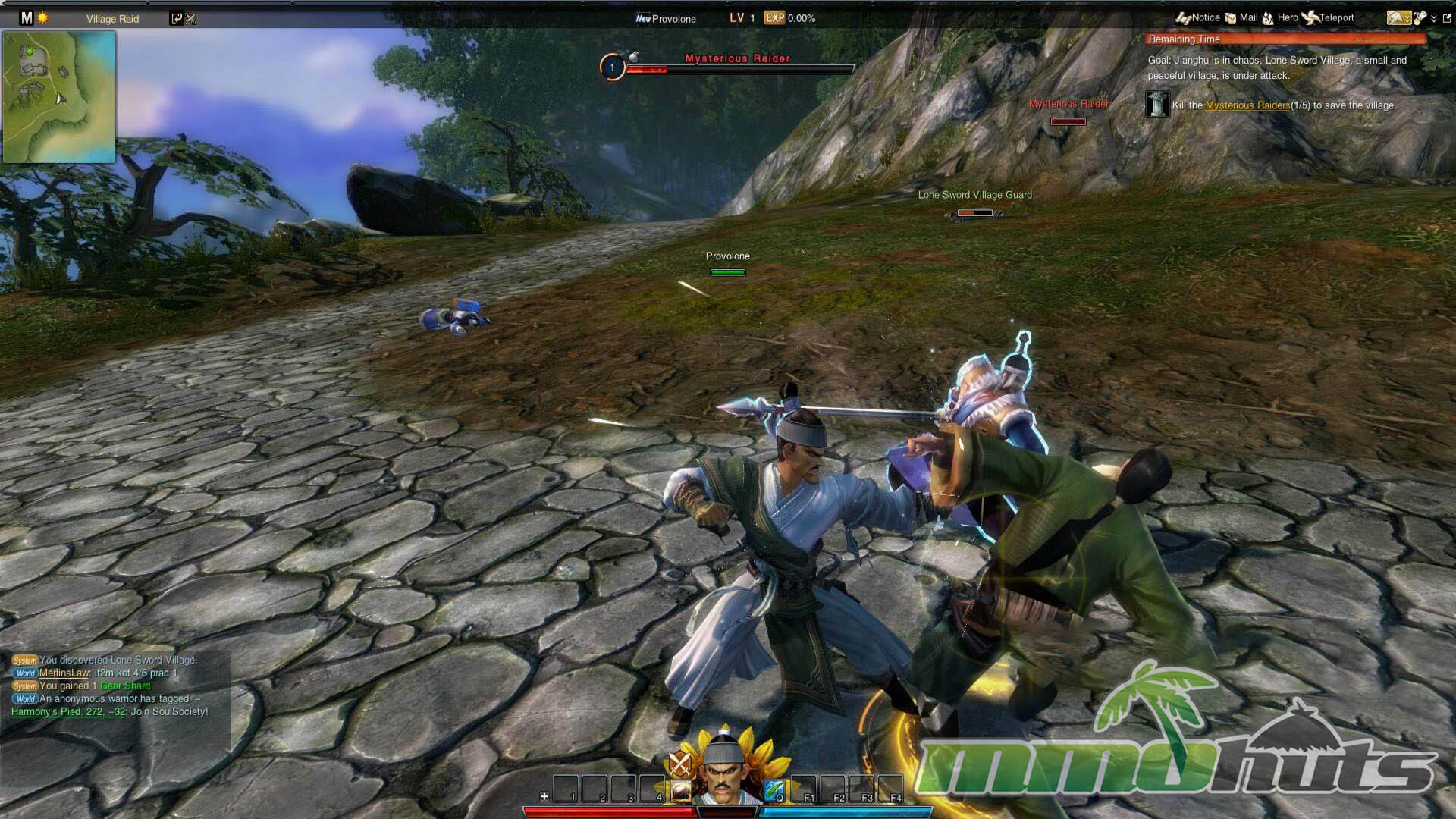
Task: Use the white slash skill left of portrait
Action: 680,791
